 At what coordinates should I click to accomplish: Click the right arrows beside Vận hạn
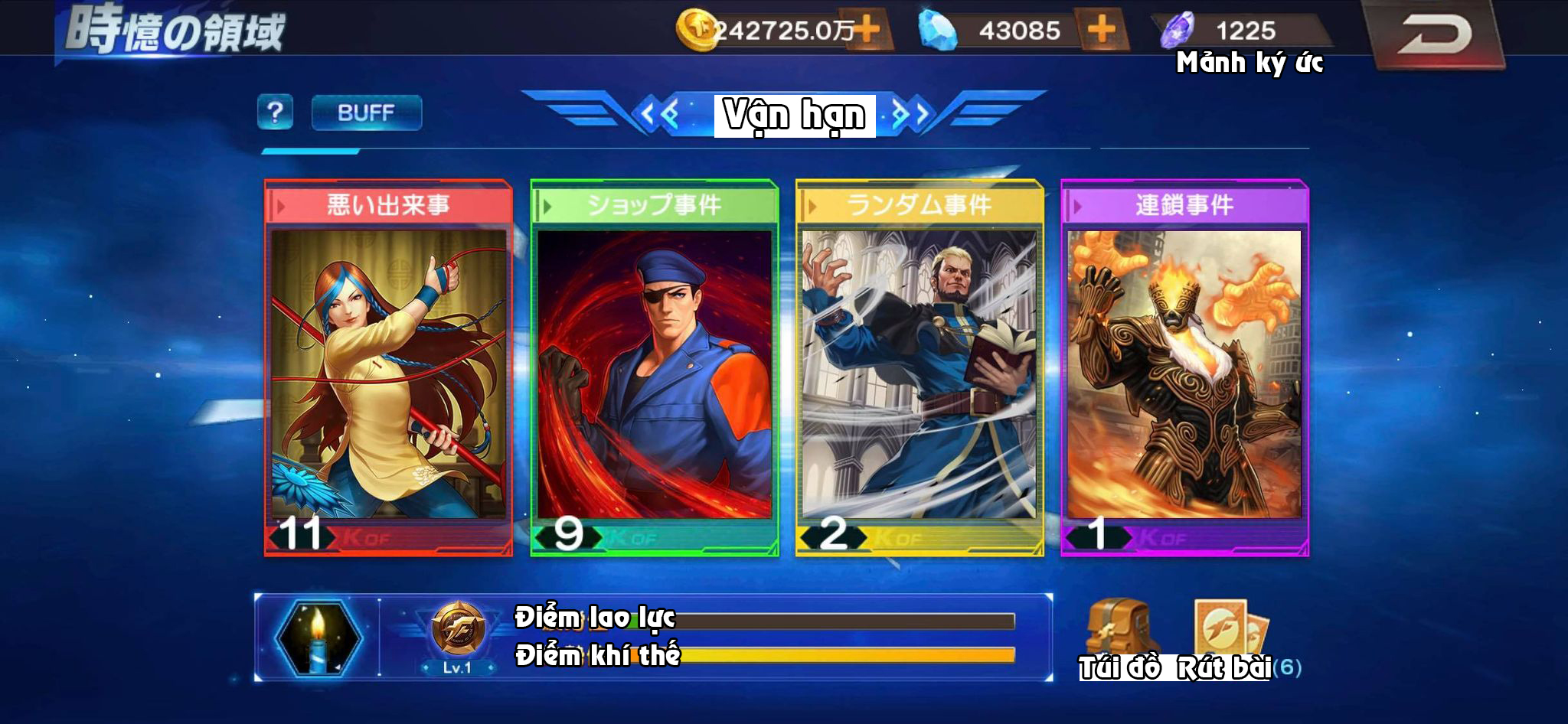(911, 113)
